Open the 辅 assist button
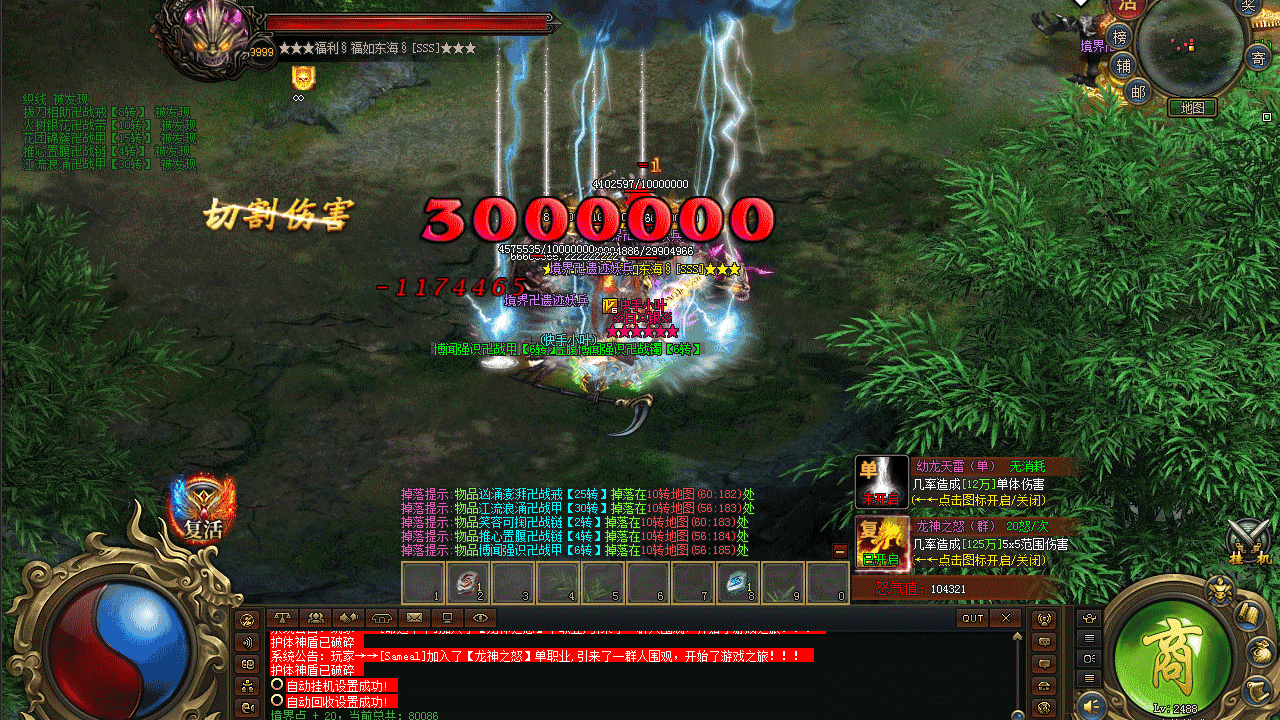Viewport: 1280px width, 720px height. [1122, 66]
